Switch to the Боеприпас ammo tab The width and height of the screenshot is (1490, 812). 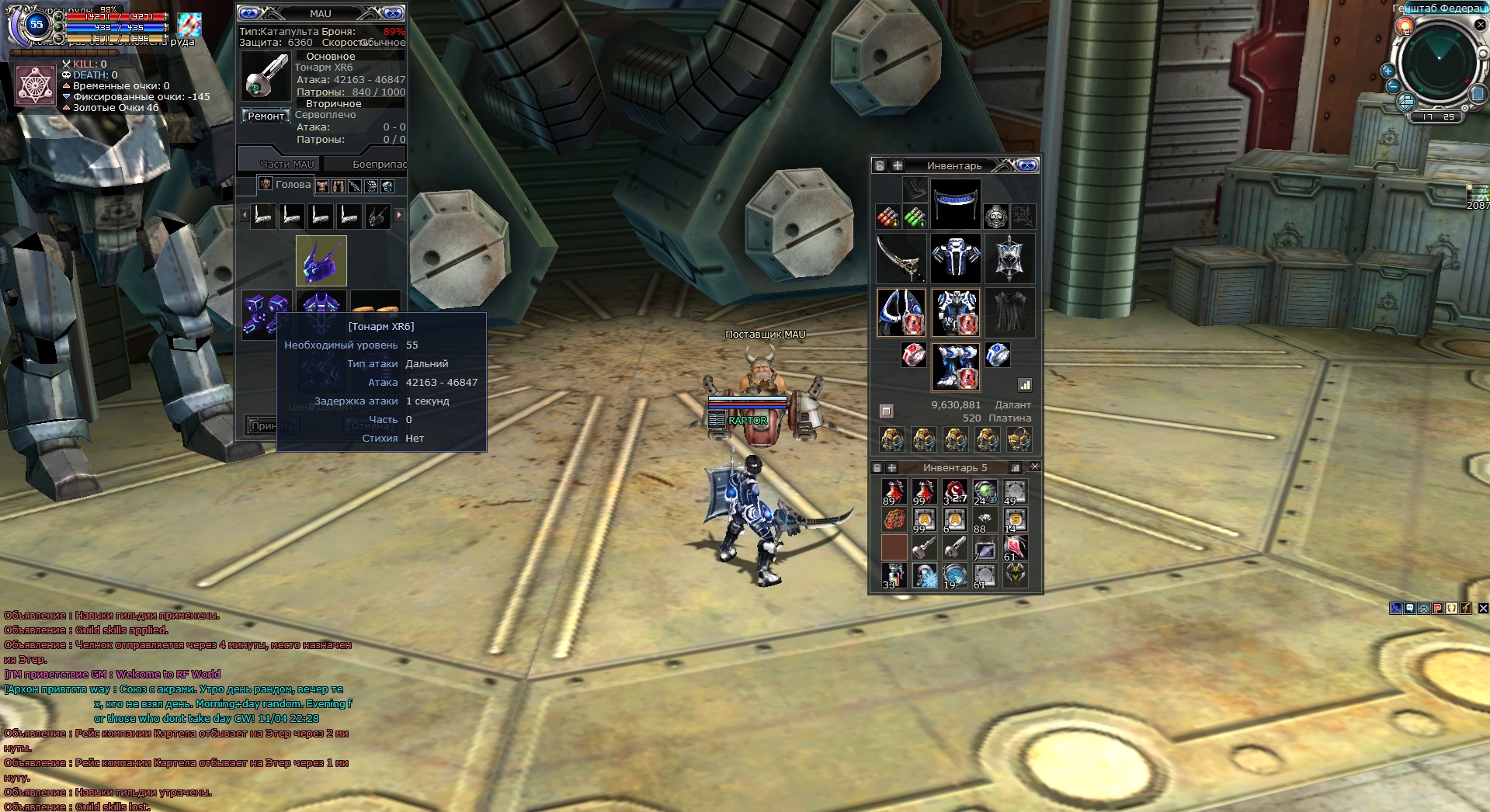(x=377, y=164)
